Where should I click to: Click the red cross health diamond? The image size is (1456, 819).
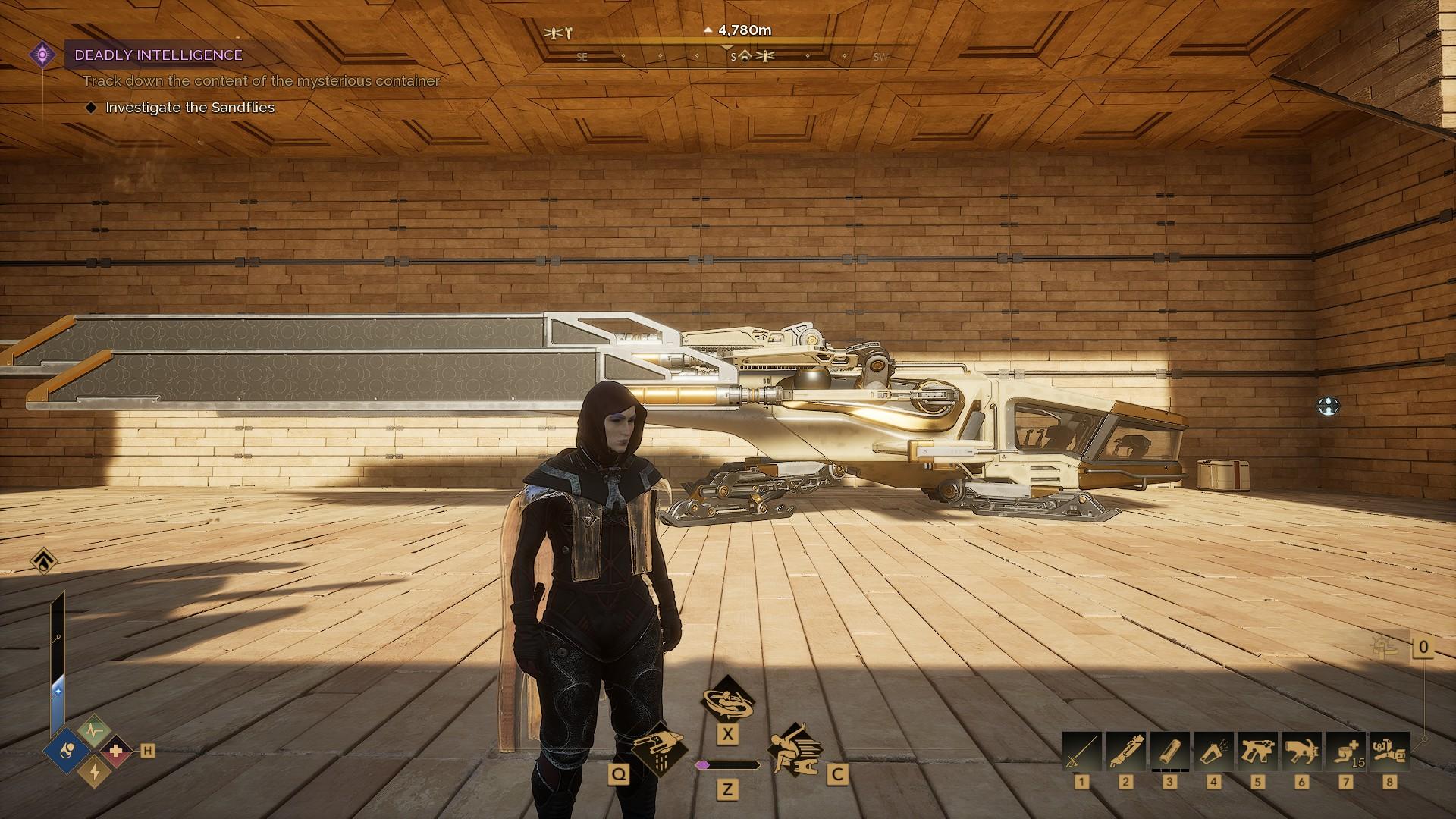[x=116, y=752]
